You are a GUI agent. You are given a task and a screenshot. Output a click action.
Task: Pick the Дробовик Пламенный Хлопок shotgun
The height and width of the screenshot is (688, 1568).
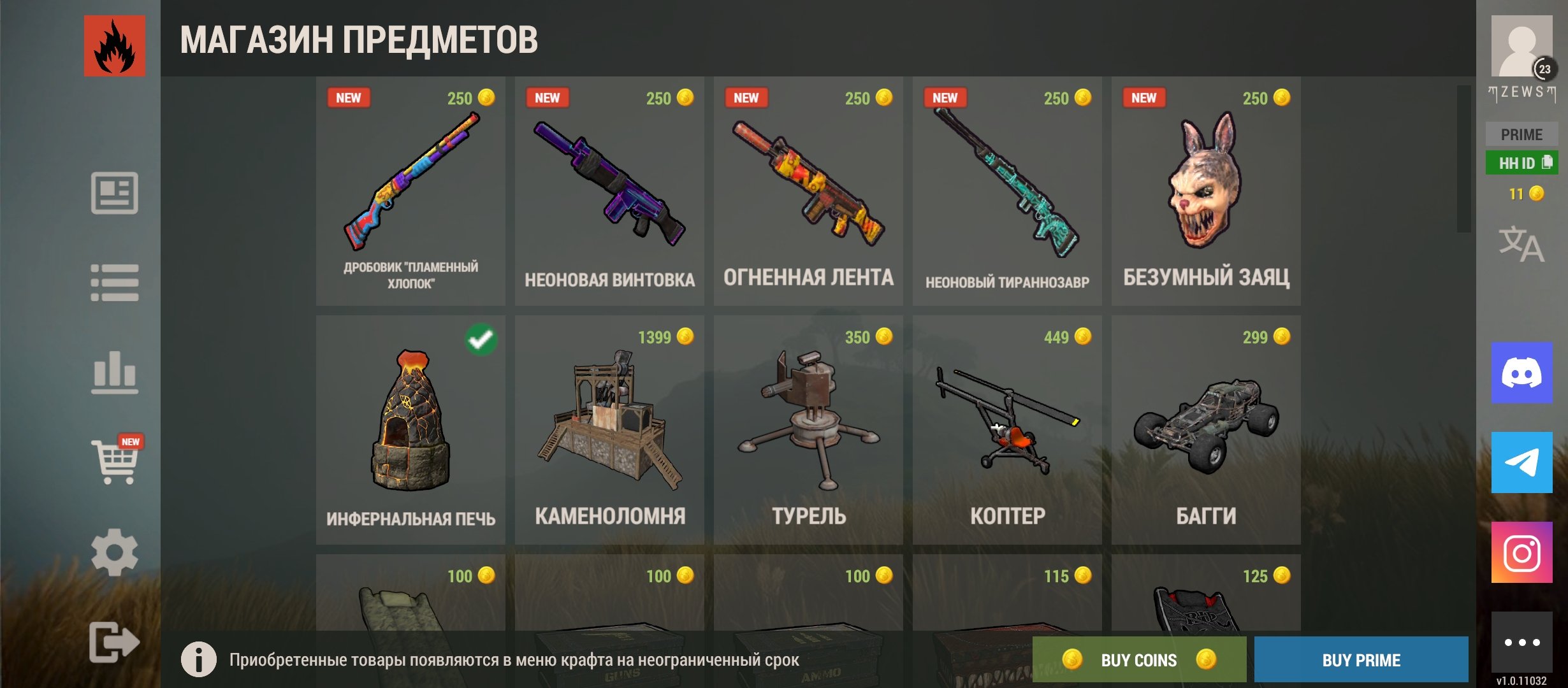coord(410,191)
